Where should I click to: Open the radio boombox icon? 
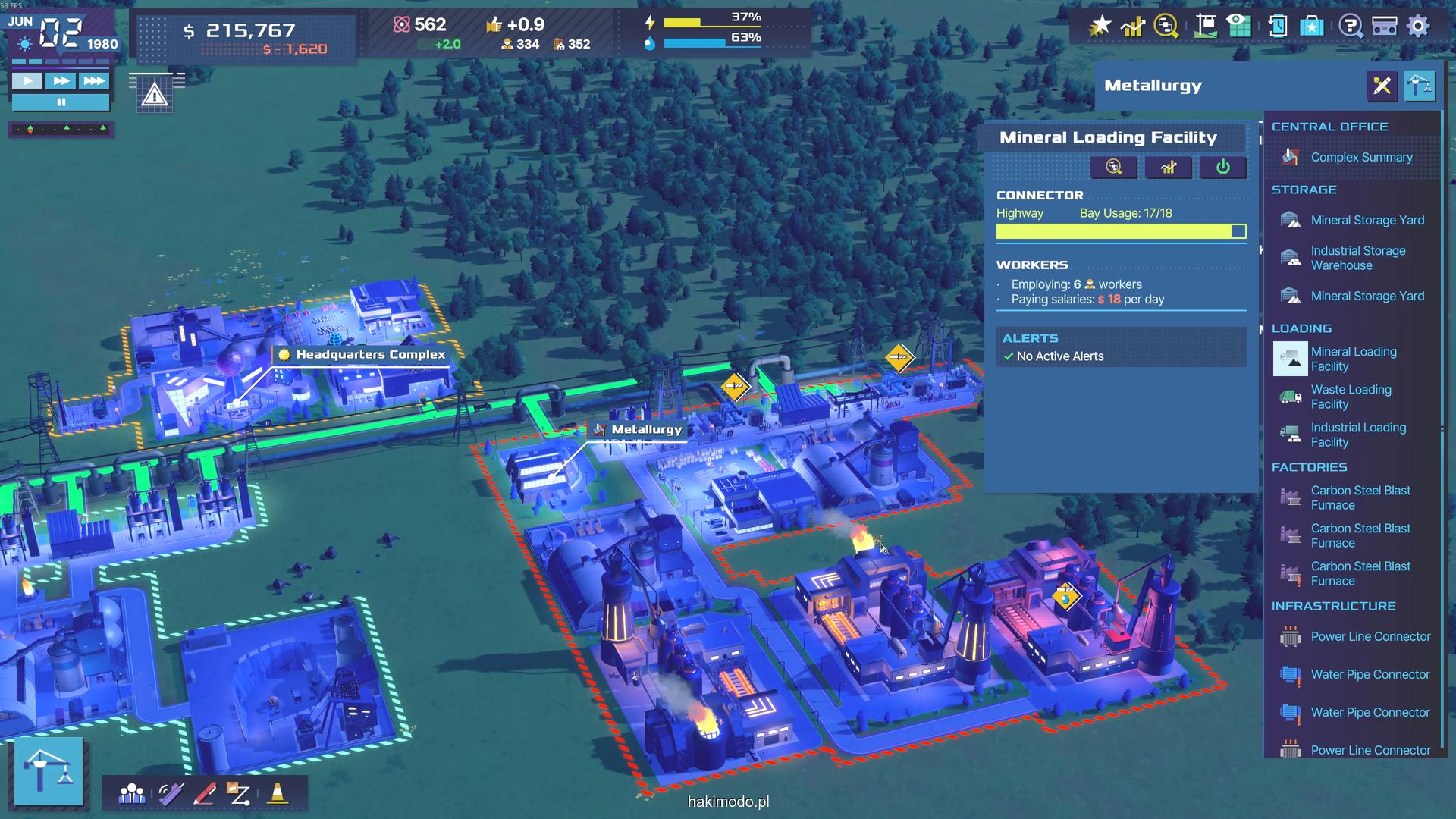1384,27
